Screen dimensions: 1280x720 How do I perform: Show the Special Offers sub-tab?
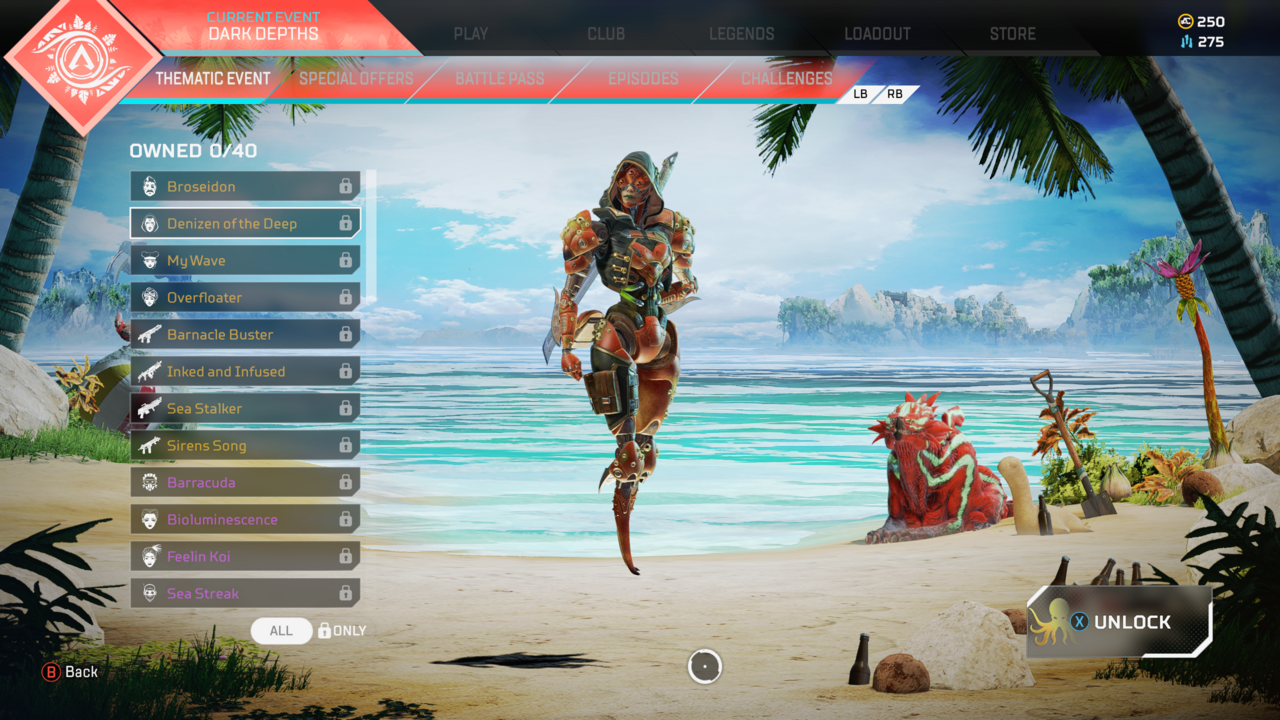[x=356, y=78]
